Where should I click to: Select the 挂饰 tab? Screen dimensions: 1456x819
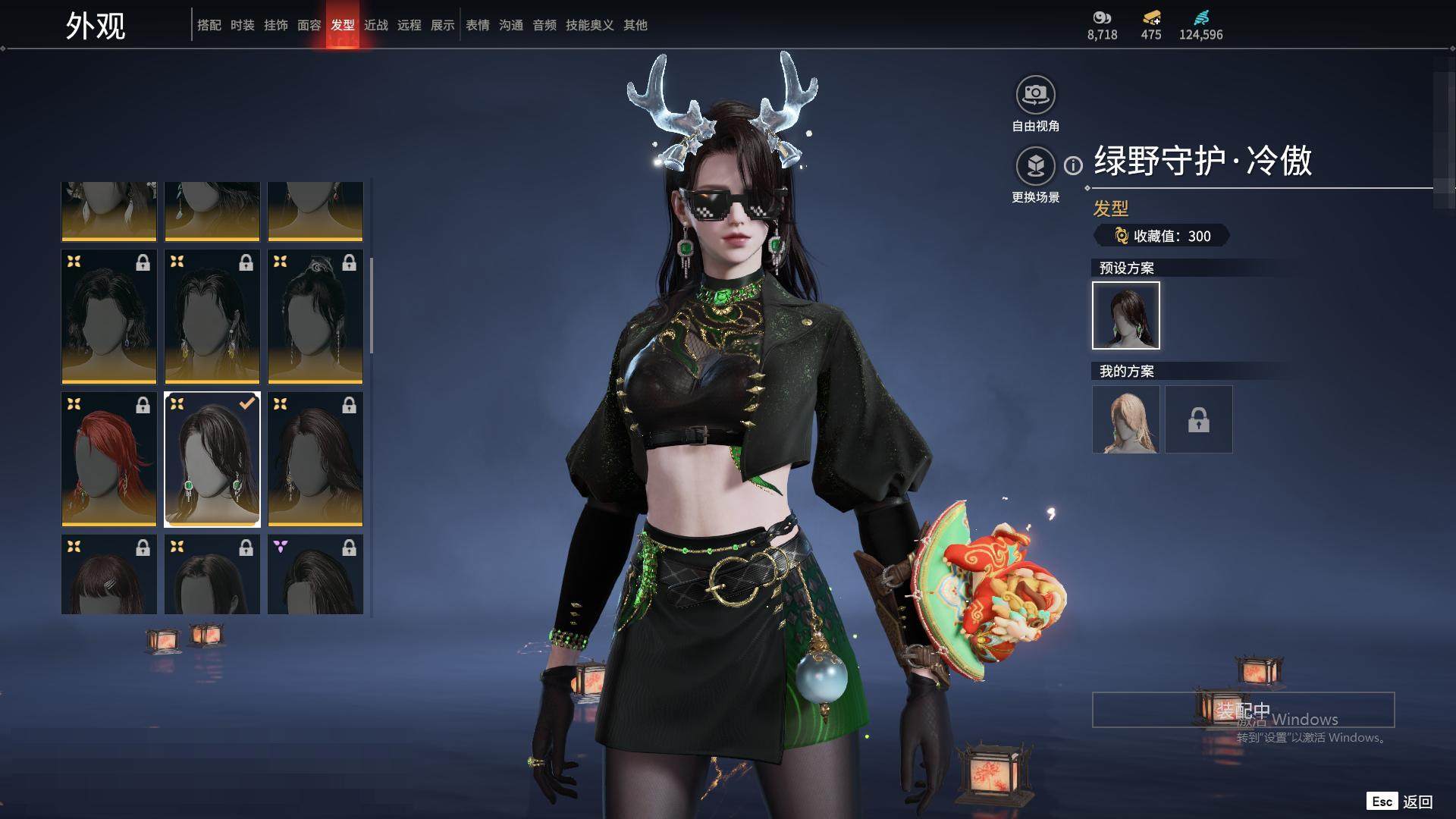(275, 25)
